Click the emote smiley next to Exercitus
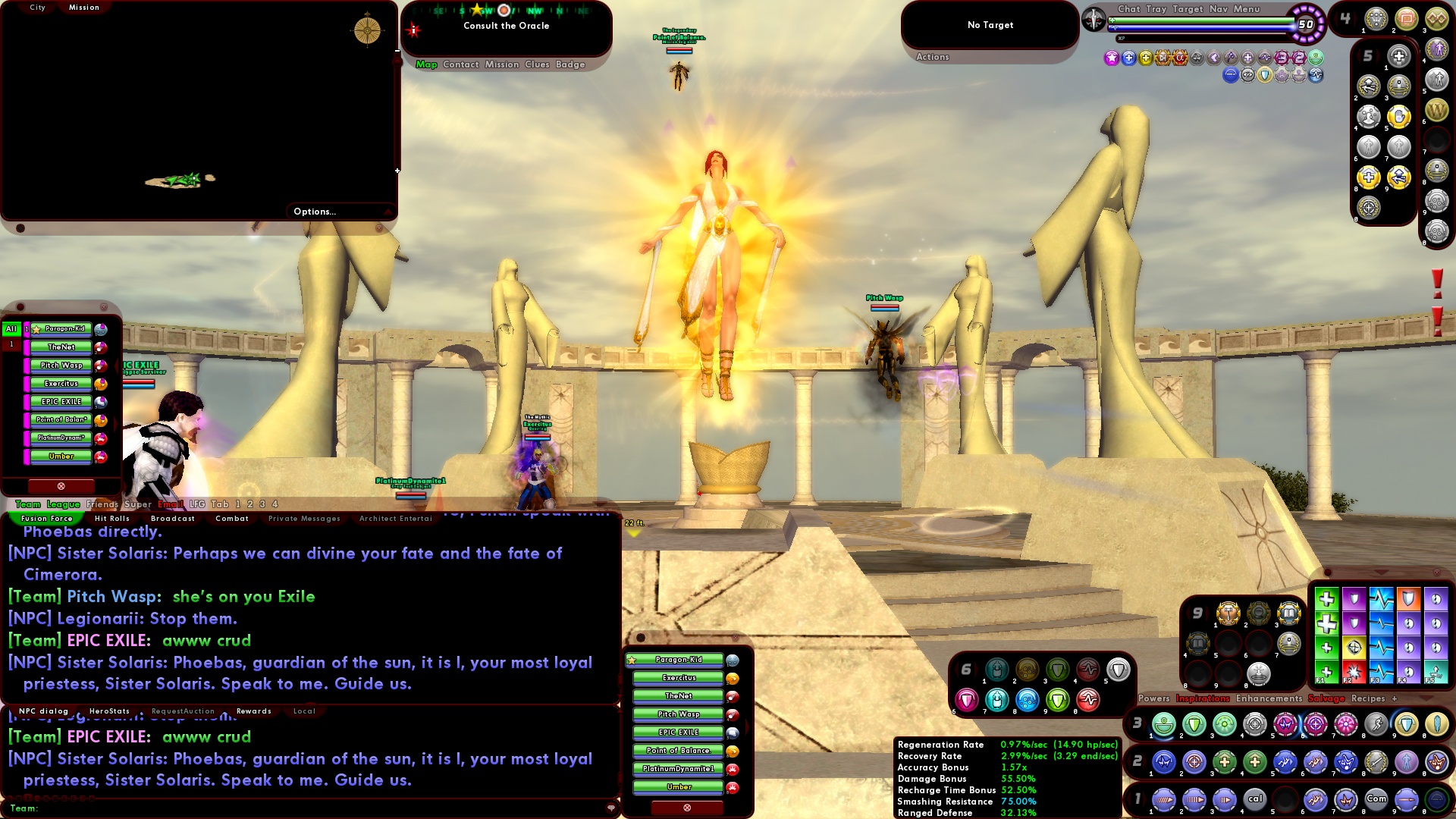Screen dimensions: 1456x819 click(x=732, y=679)
